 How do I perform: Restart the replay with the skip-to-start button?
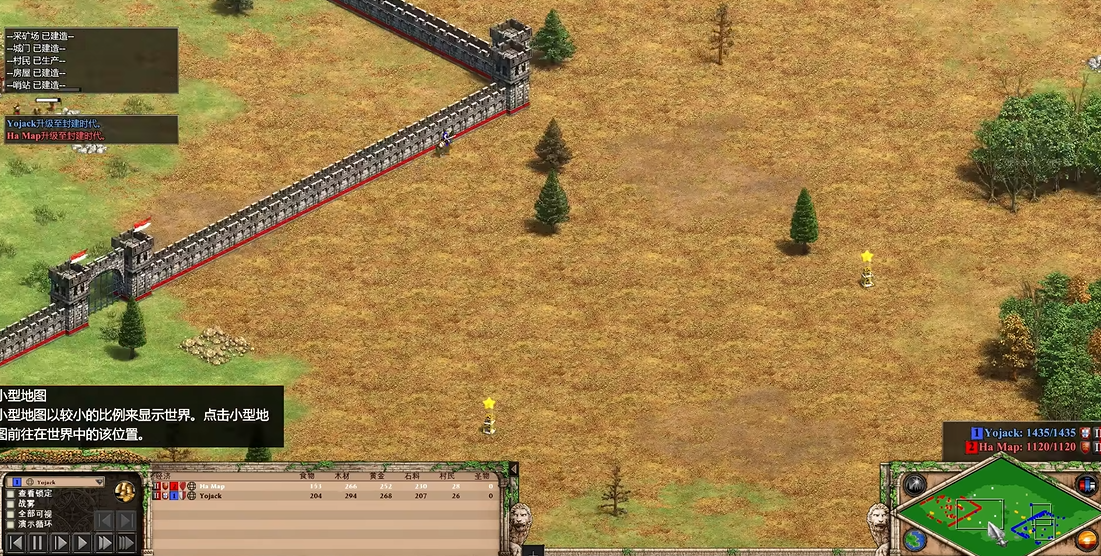(x=16, y=543)
